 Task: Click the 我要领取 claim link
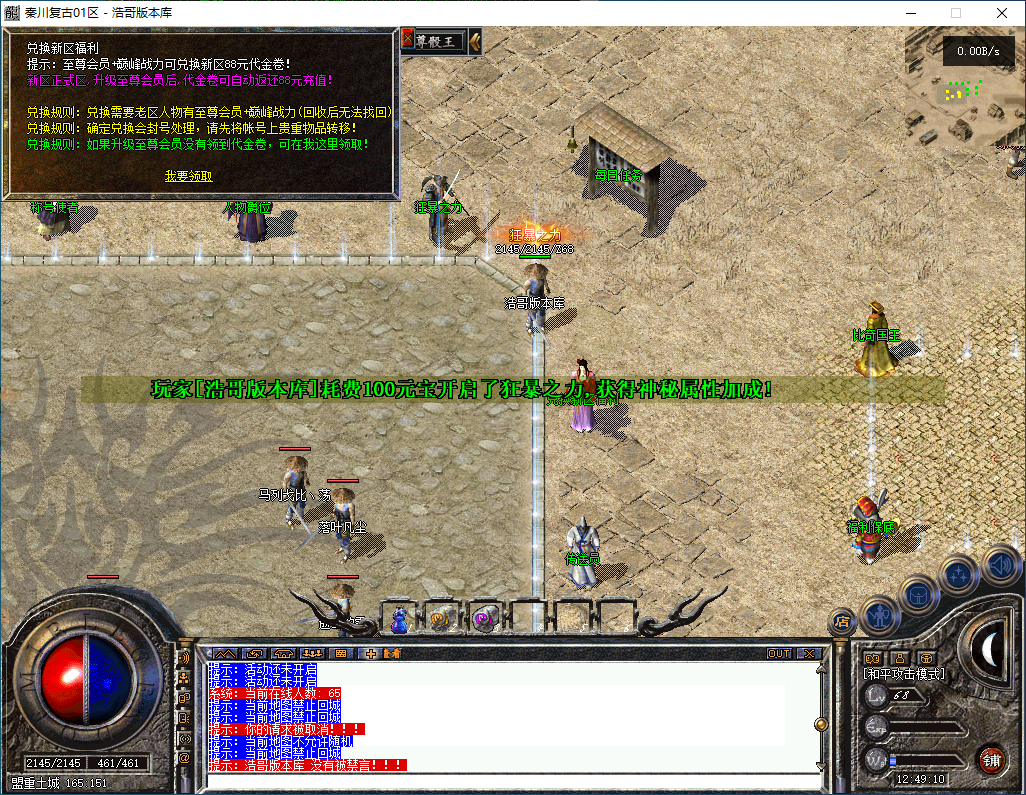188,176
